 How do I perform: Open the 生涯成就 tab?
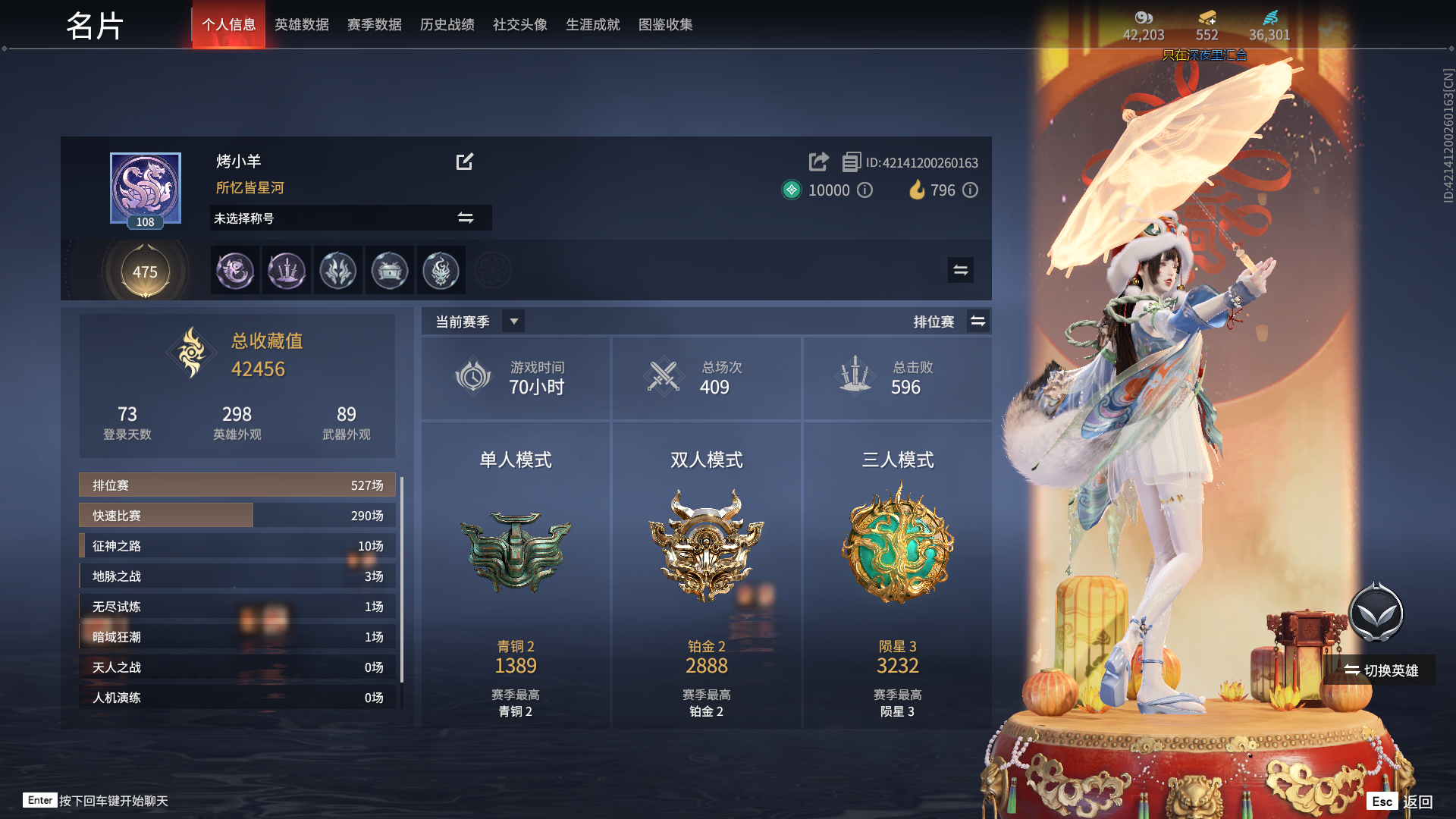(592, 24)
